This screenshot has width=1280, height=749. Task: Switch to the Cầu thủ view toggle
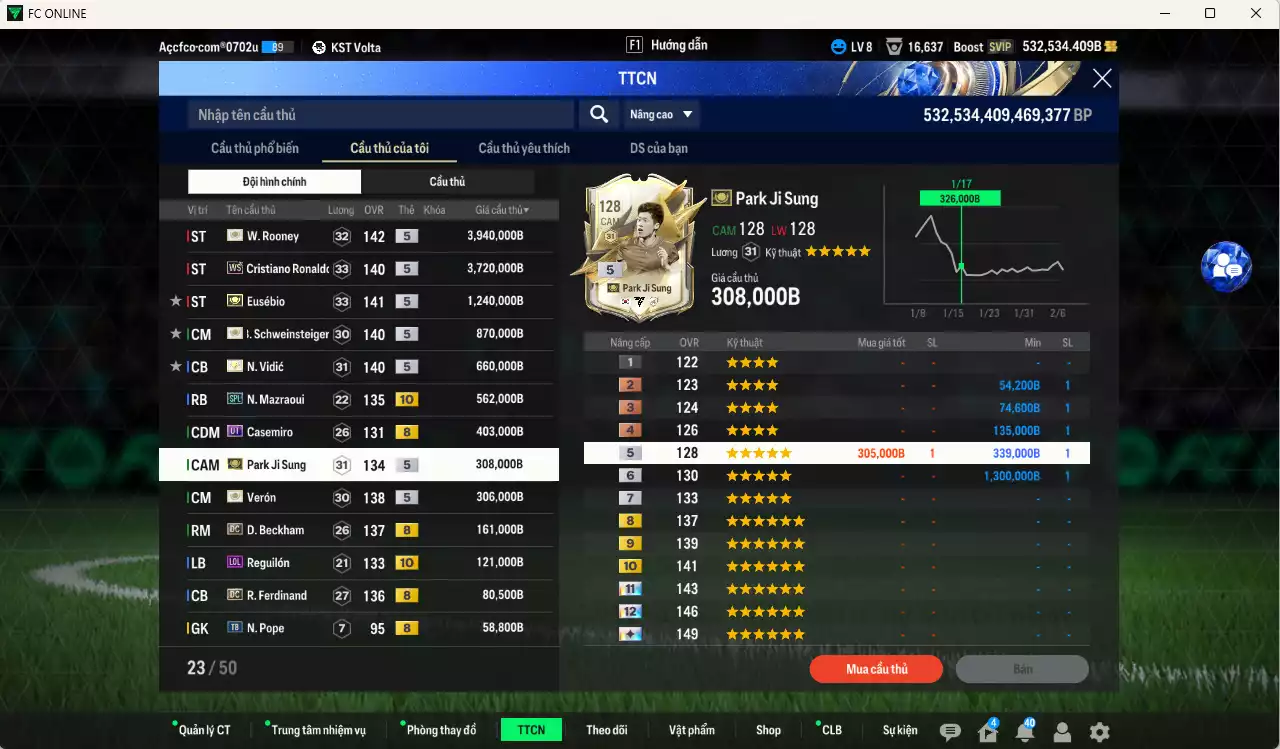pos(448,181)
